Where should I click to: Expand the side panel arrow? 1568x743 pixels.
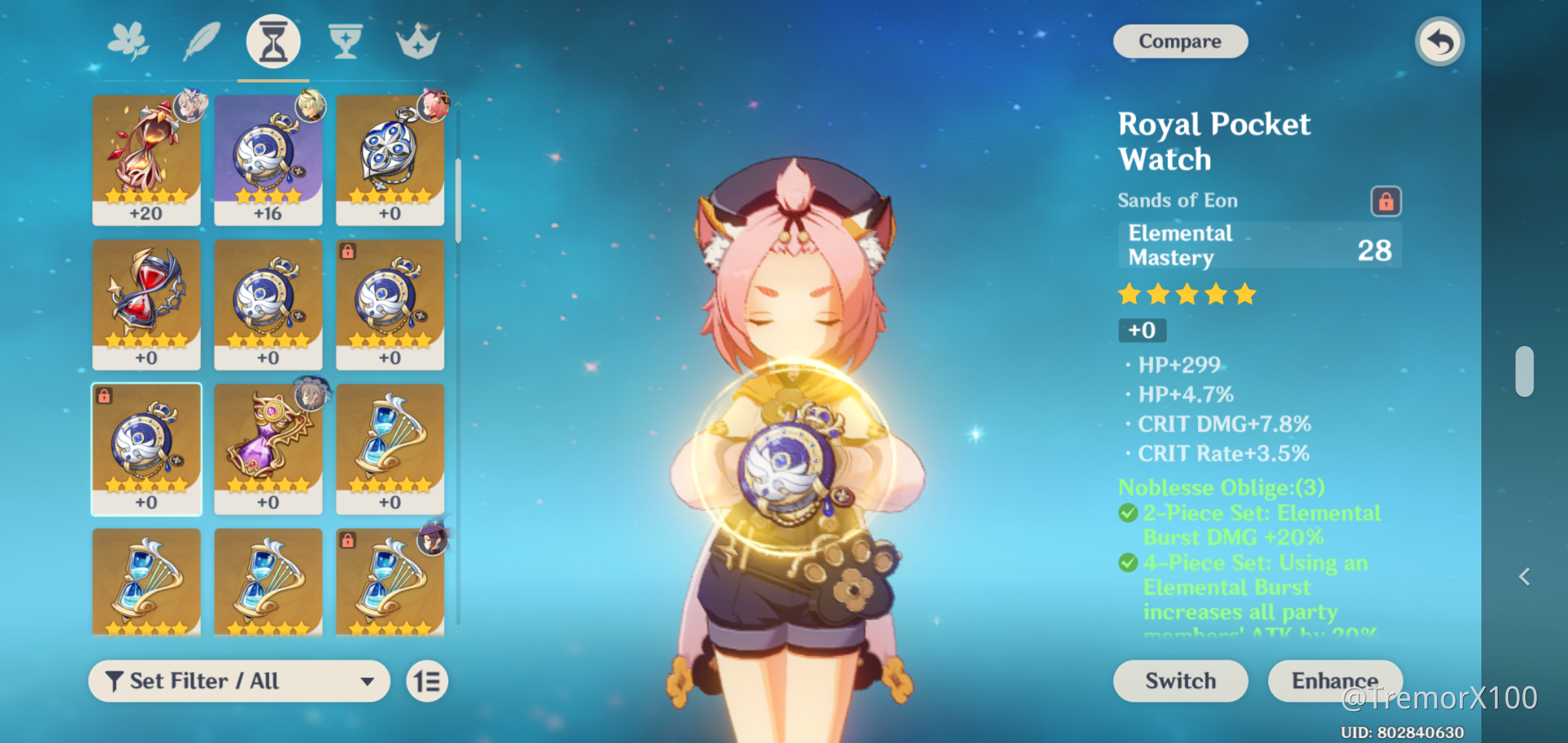1525,577
